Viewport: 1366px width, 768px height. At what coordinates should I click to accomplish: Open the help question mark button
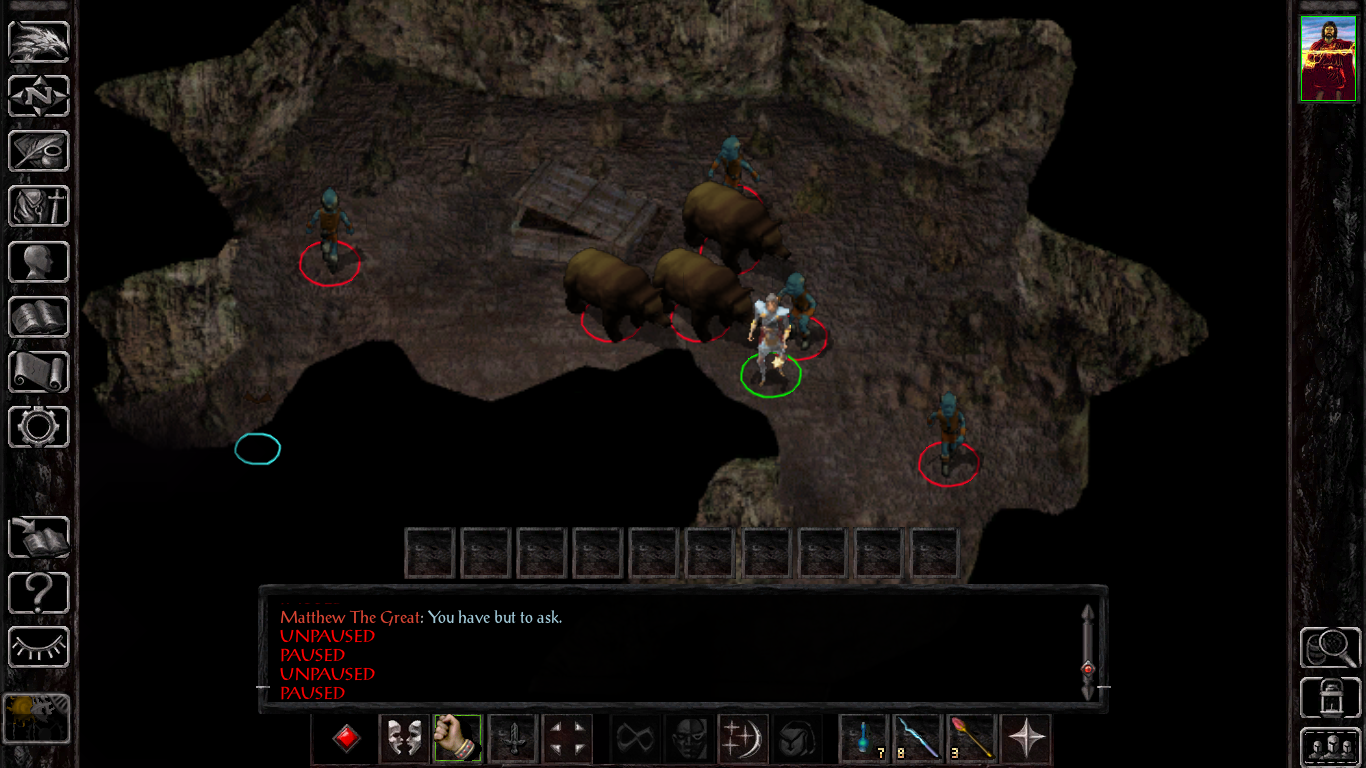click(39, 593)
